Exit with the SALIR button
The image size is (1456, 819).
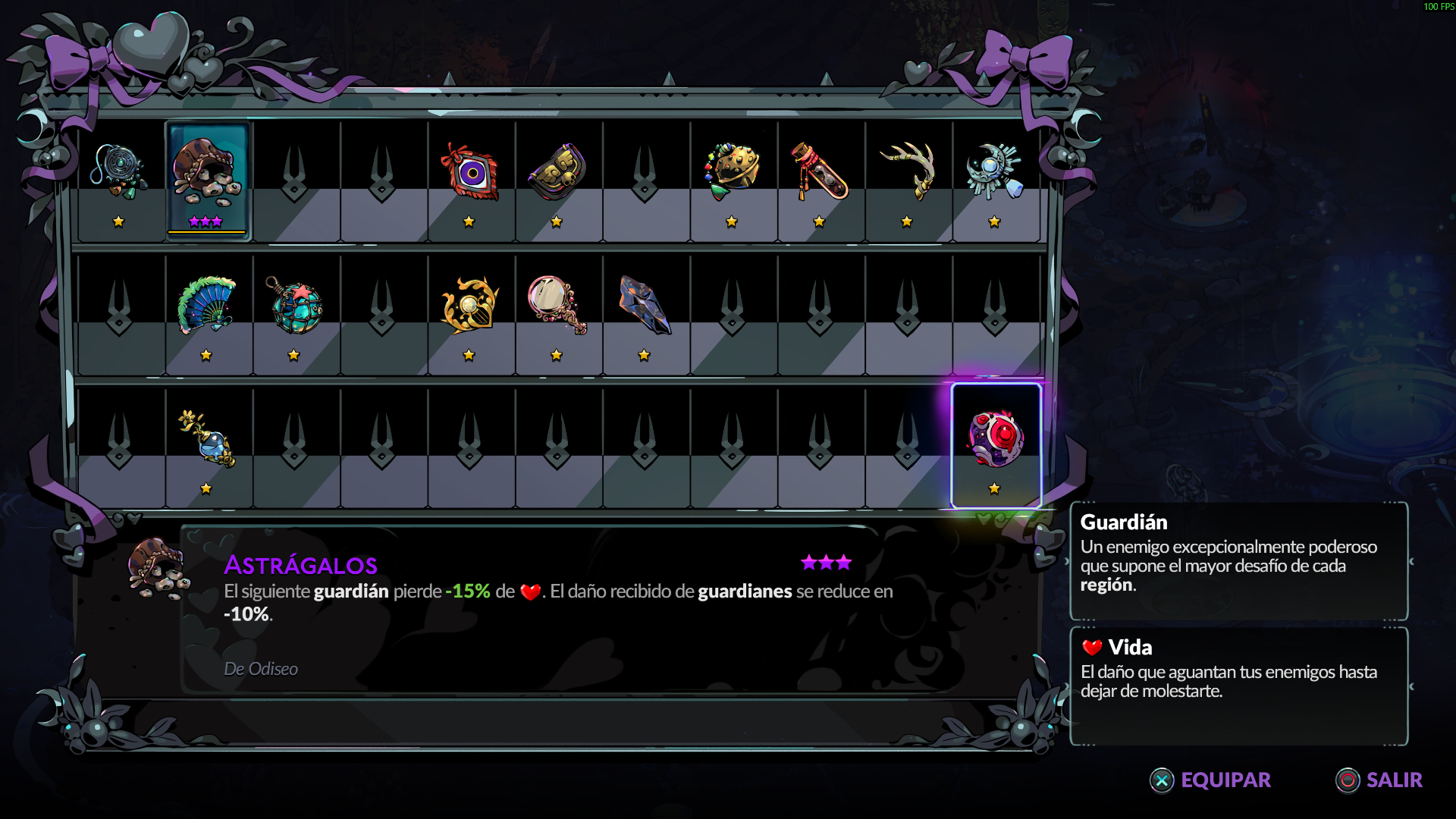tap(1379, 780)
